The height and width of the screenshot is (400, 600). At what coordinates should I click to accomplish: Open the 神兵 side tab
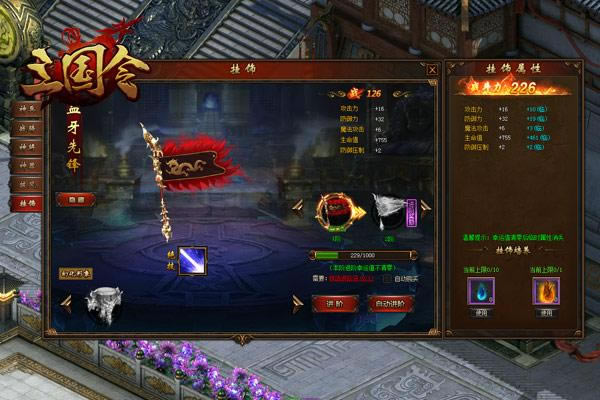[x=25, y=107]
